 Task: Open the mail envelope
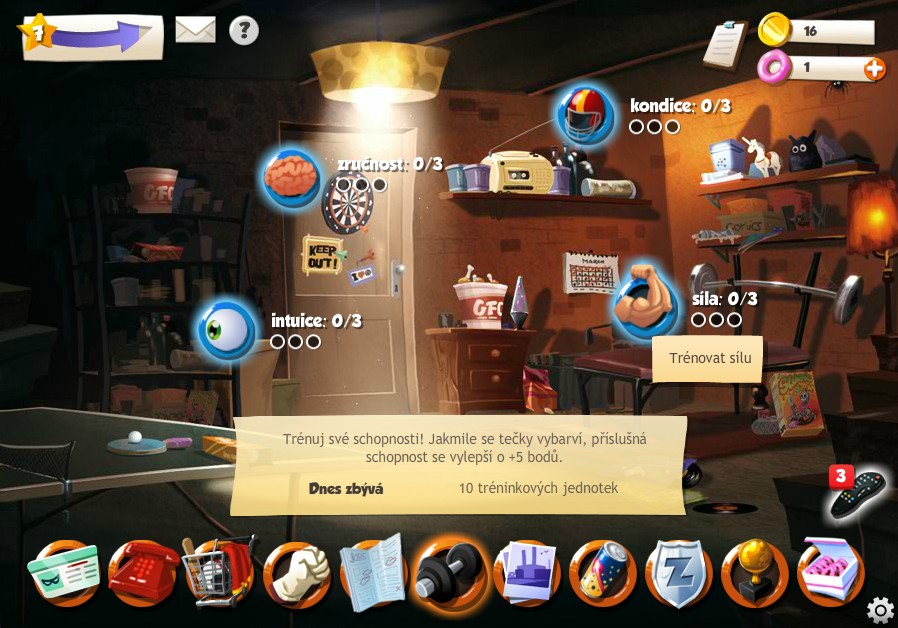pos(196,30)
